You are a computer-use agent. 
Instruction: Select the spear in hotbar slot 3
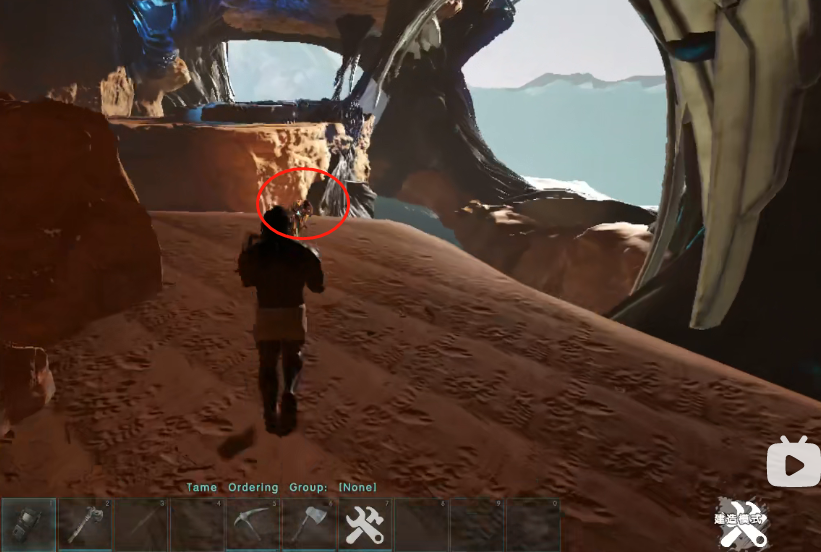coord(141,525)
